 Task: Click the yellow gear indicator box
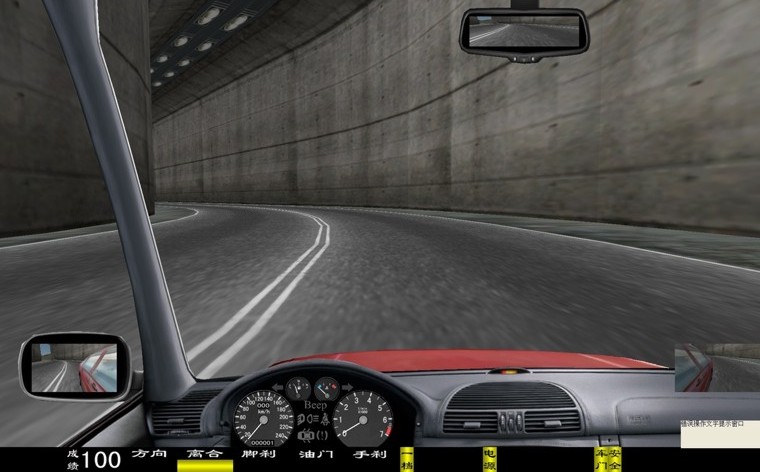tap(406, 459)
